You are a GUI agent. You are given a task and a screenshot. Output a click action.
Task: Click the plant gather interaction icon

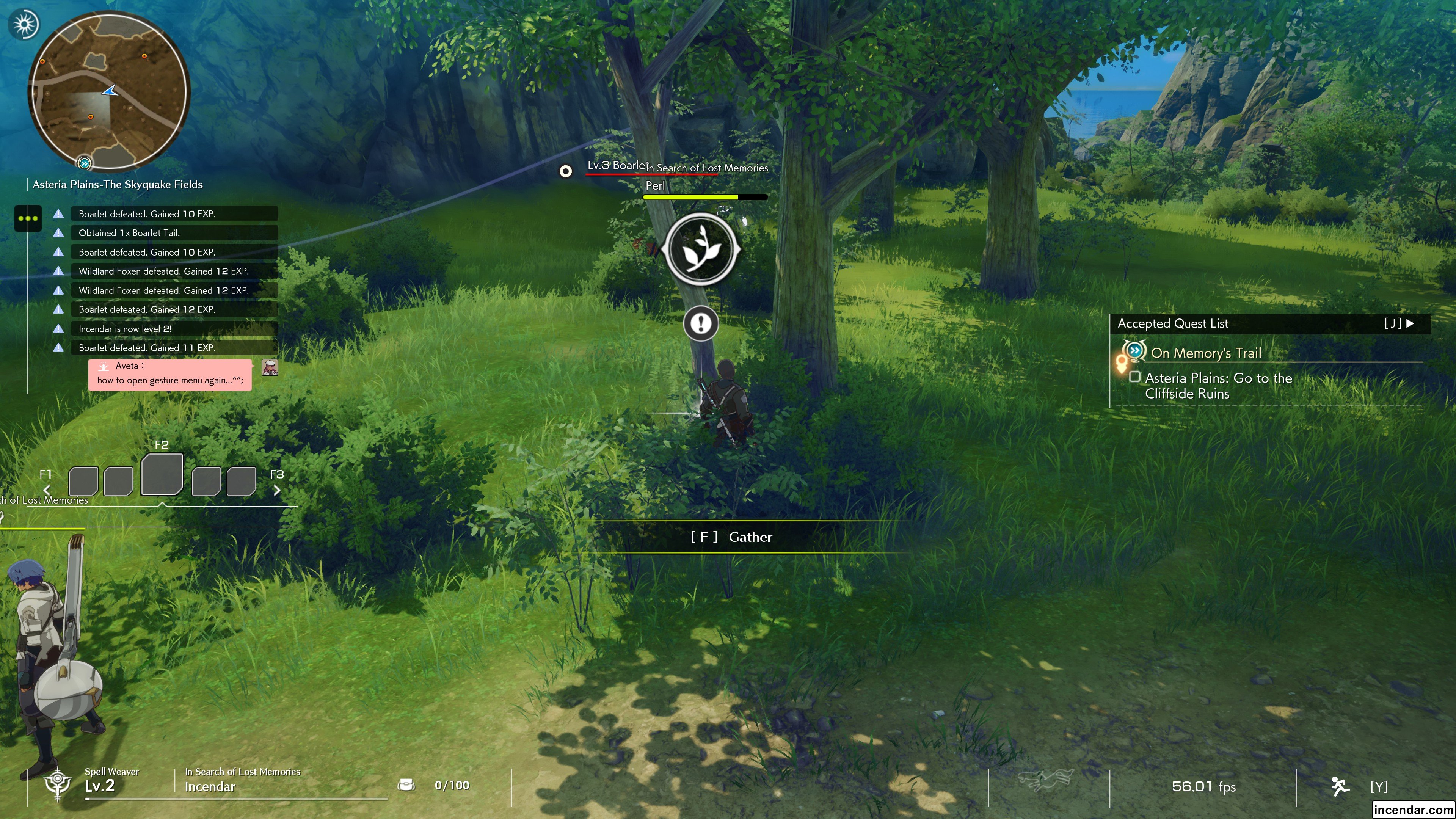(701, 249)
